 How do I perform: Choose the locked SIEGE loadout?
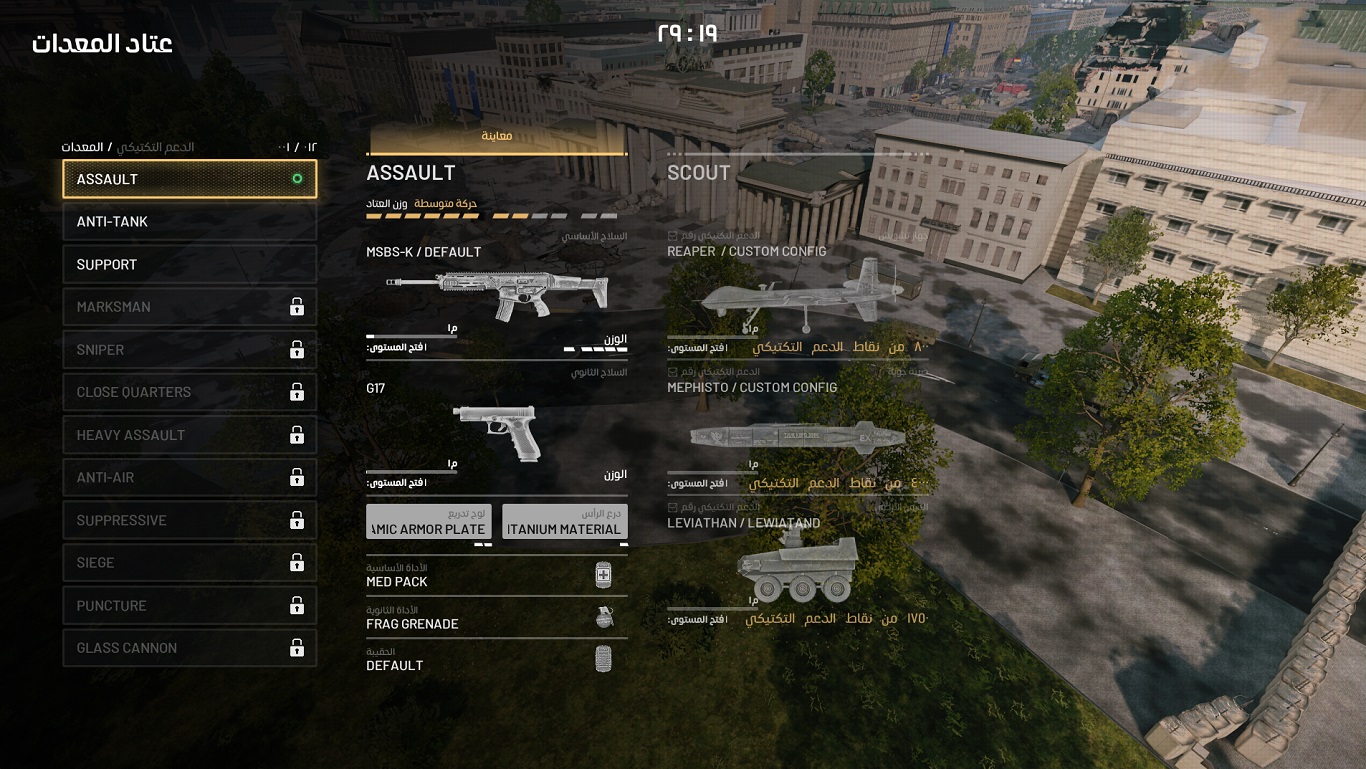pyautogui.click(x=189, y=563)
